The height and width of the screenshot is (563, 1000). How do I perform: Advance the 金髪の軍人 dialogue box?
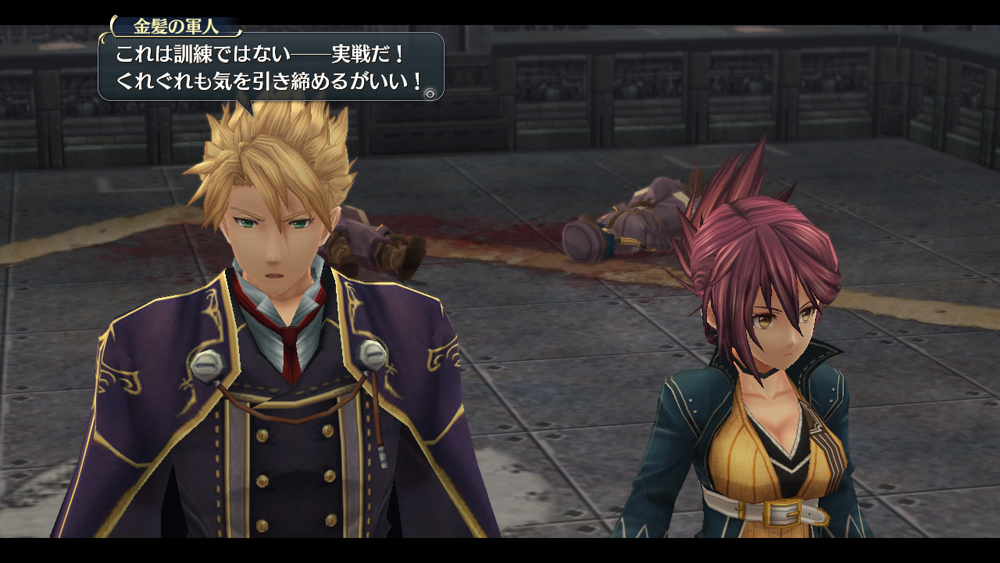coord(269,68)
